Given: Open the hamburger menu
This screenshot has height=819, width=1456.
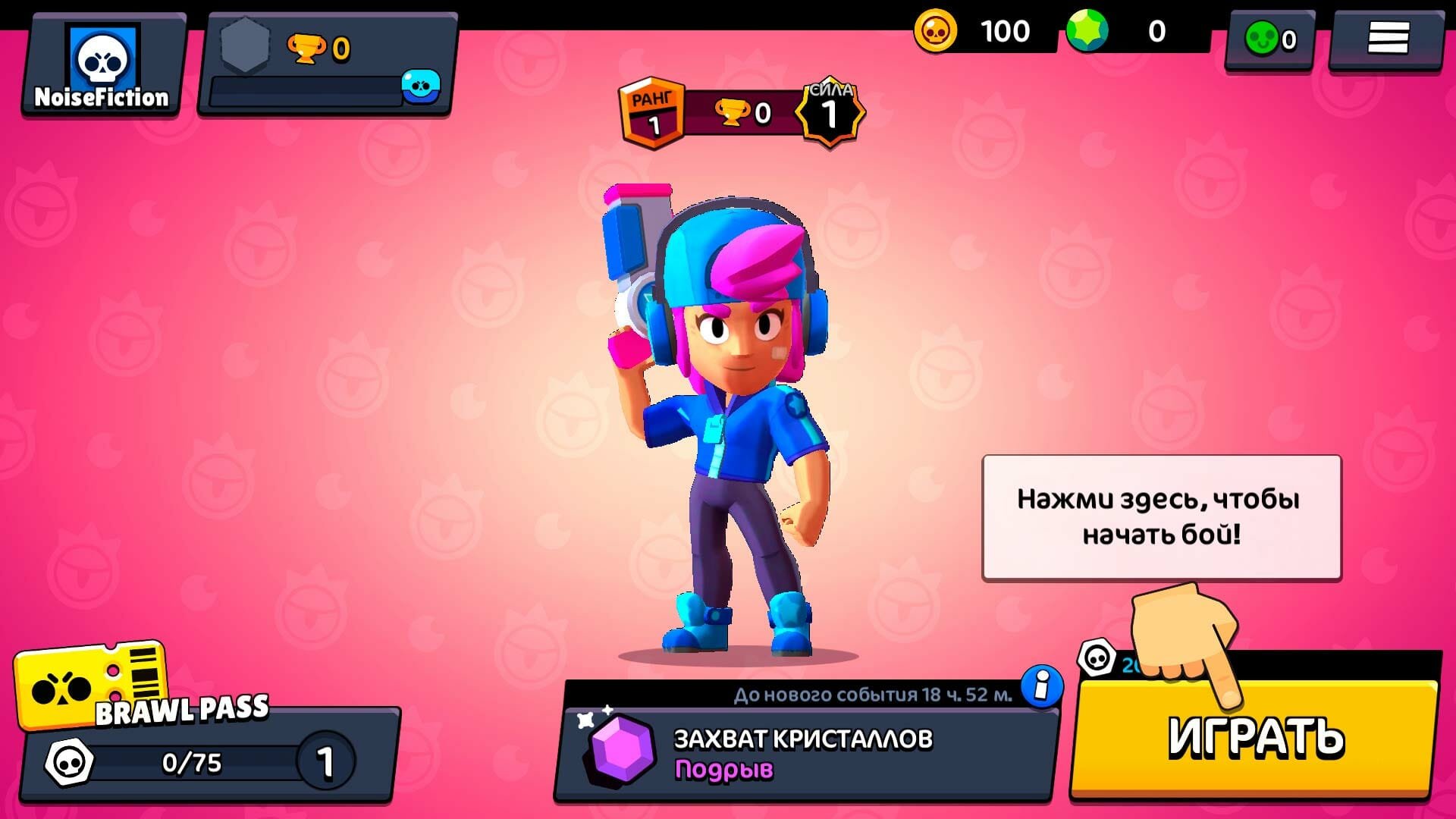Looking at the screenshot, I should (x=1387, y=38).
